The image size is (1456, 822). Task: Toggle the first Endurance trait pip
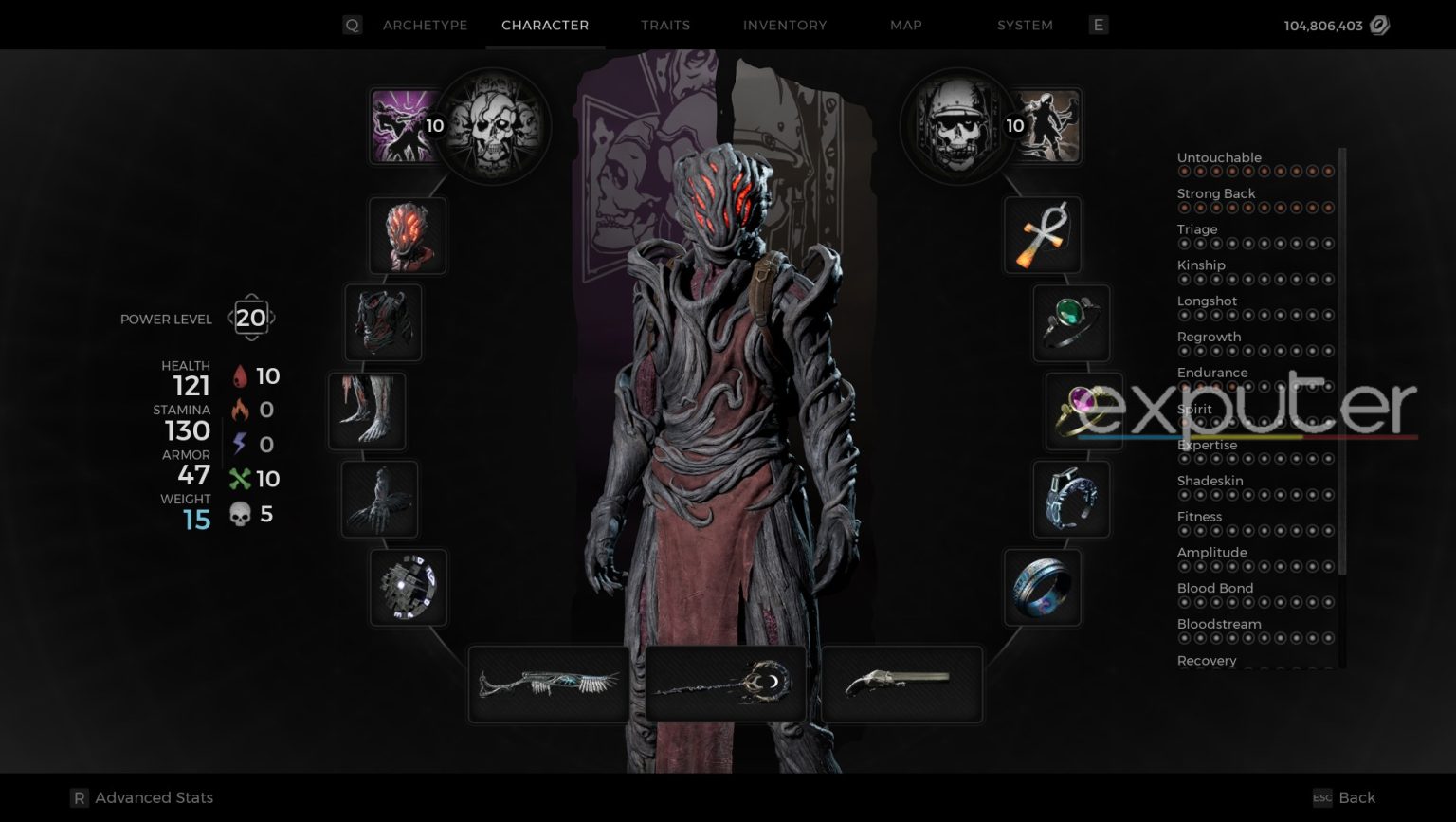pos(1184,387)
